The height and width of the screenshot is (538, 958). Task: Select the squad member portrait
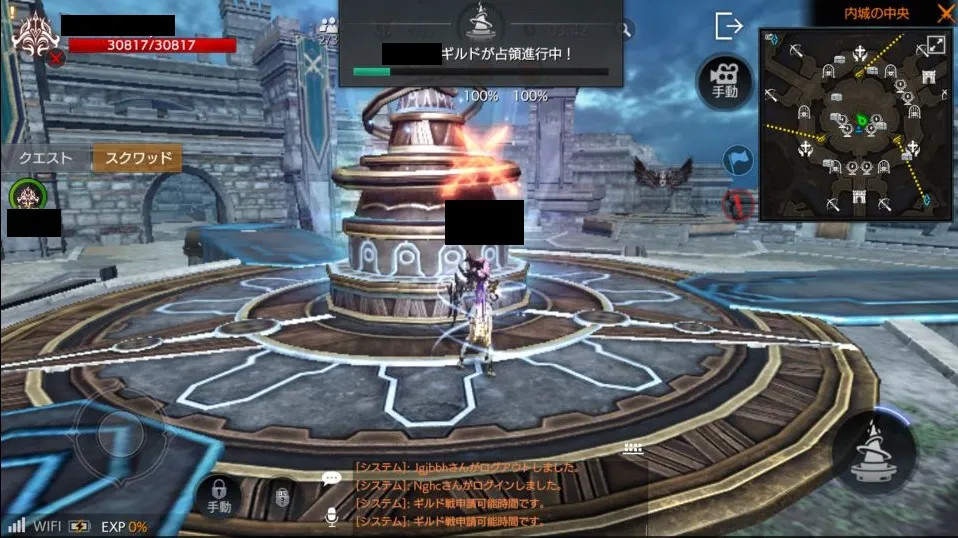pyautogui.click(x=26, y=194)
